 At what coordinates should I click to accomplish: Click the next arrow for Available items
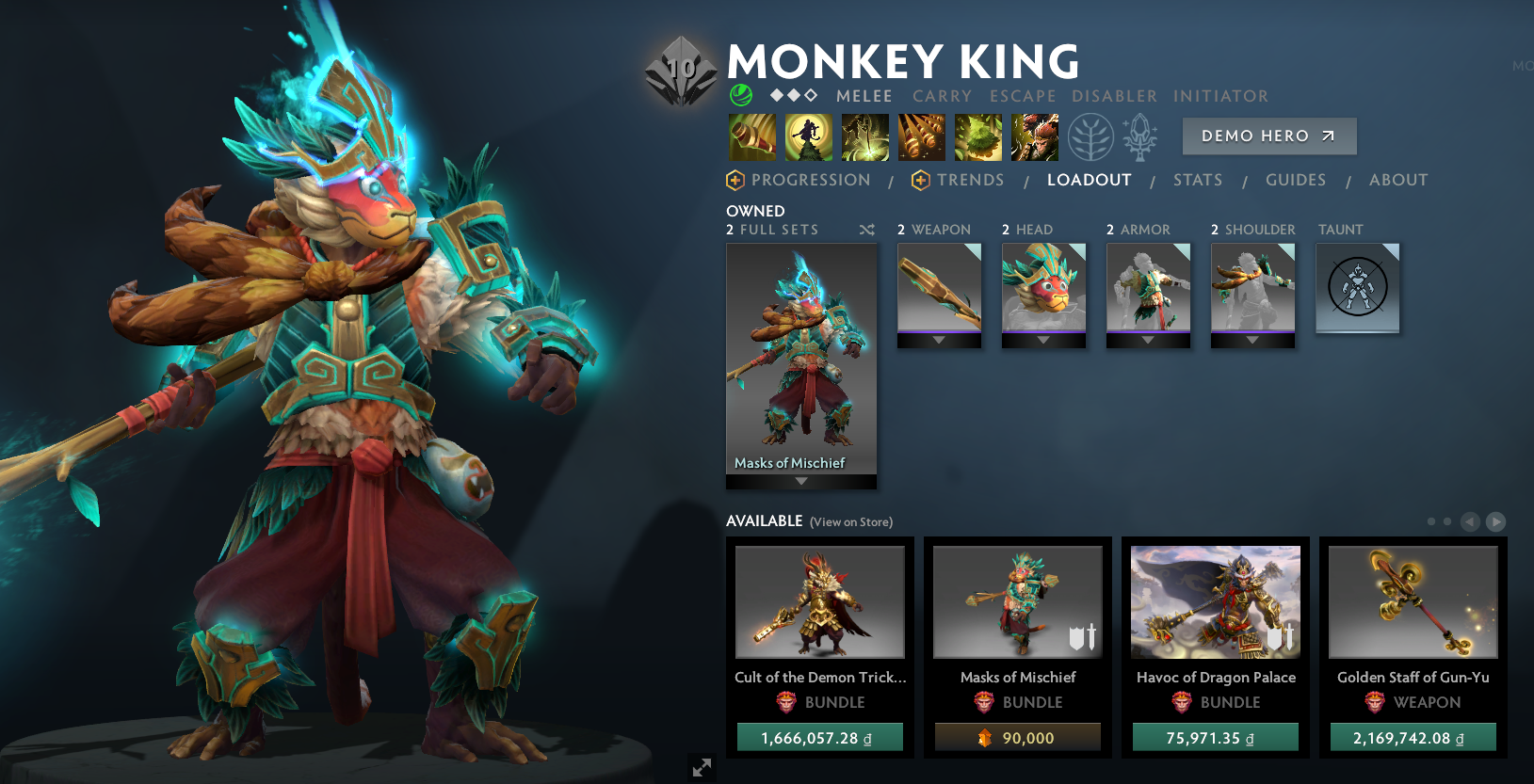coord(1495,520)
